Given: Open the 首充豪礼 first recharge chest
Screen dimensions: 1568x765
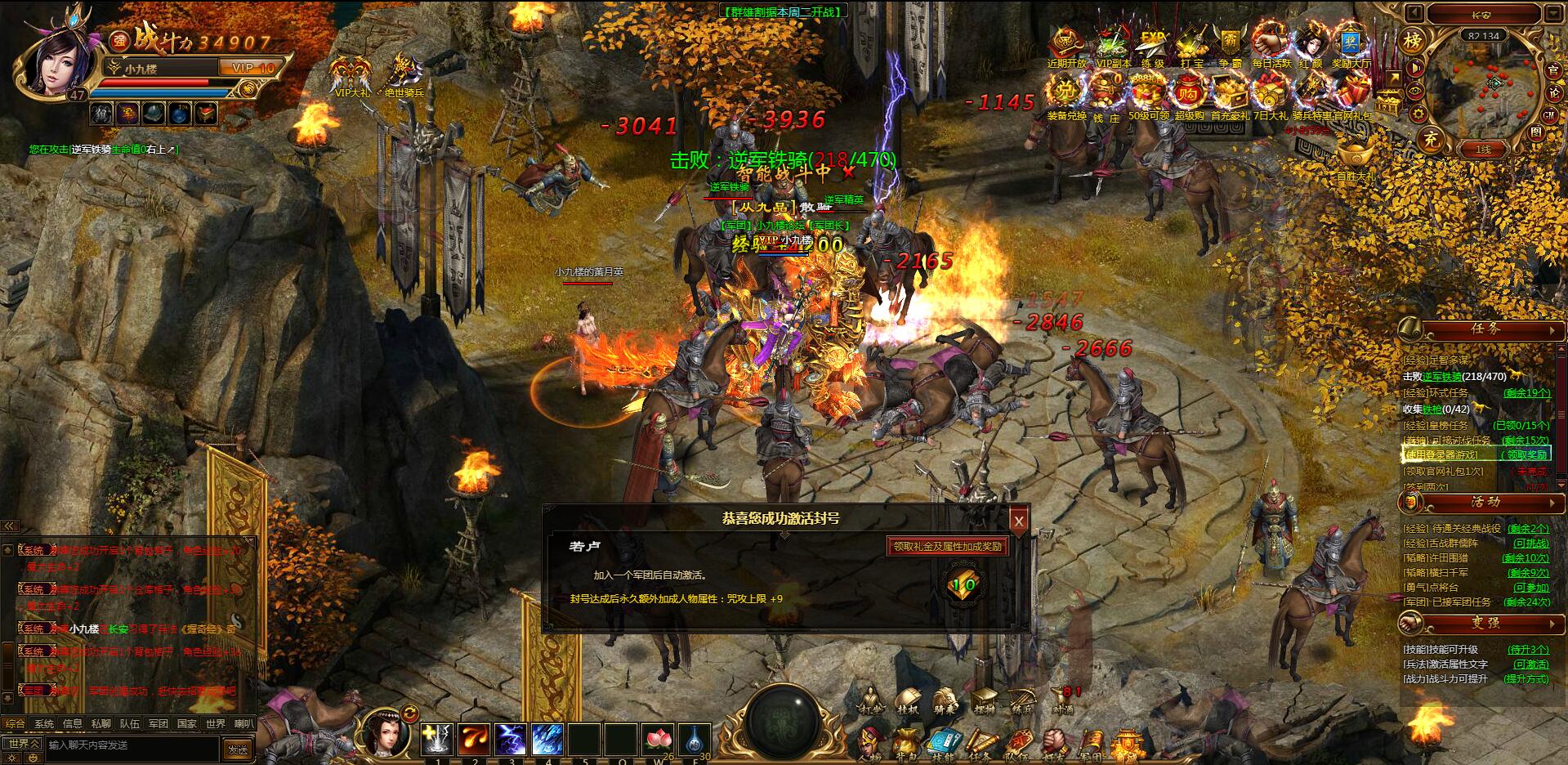Looking at the screenshot, I should tap(1229, 95).
